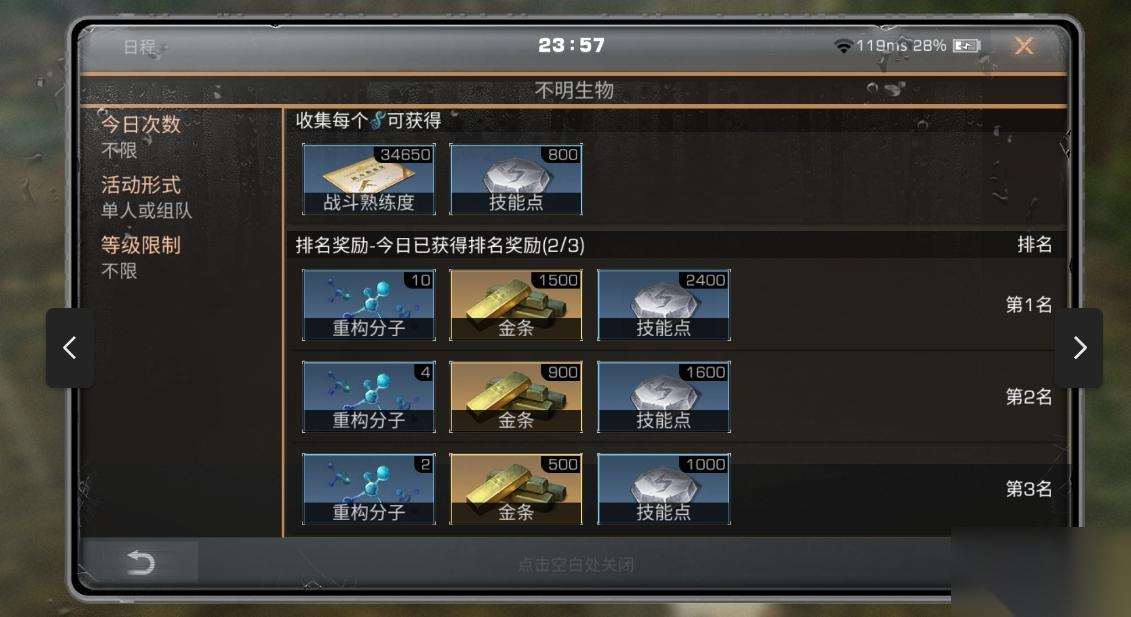Screen dimensions: 1131x617
Task: Go to the previous event page
Action: [x=70, y=347]
